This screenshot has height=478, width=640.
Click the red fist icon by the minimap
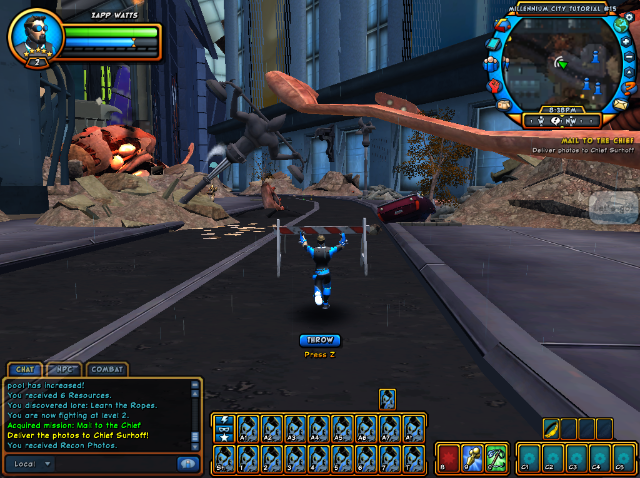pos(494,86)
